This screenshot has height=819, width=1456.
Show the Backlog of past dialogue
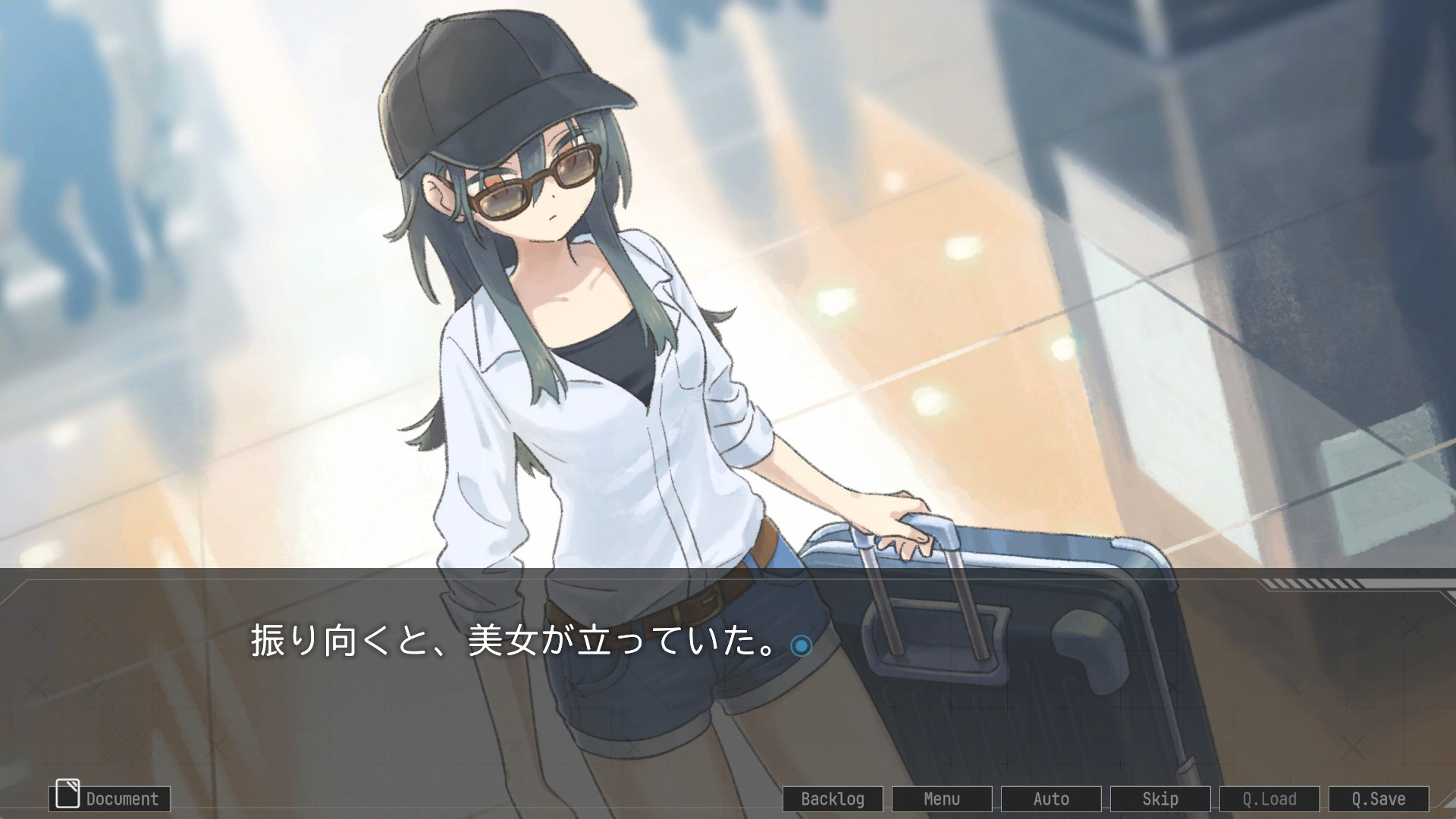833,799
